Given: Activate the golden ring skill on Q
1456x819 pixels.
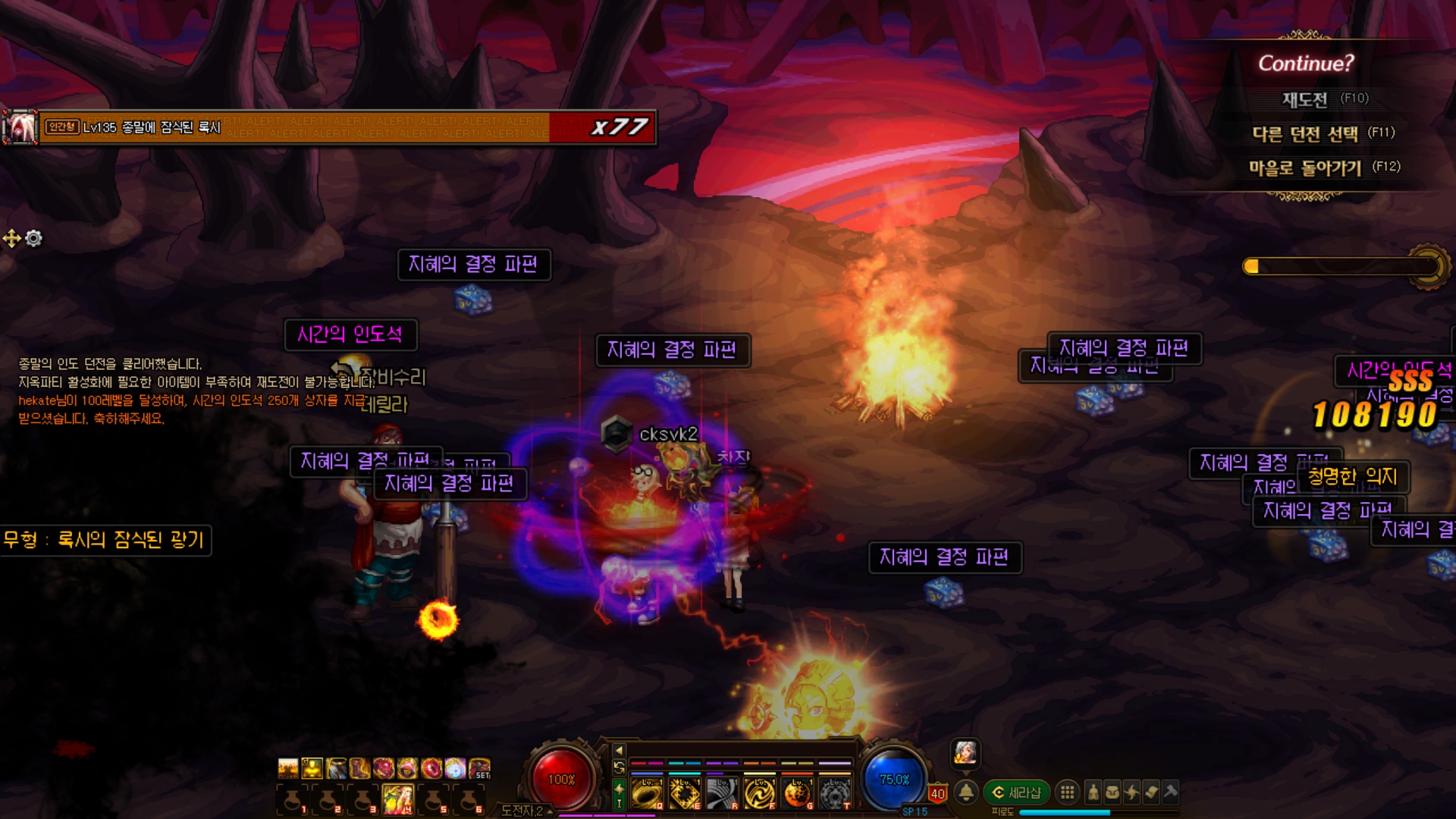Looking at the screenshot, I should pos(647,794).
